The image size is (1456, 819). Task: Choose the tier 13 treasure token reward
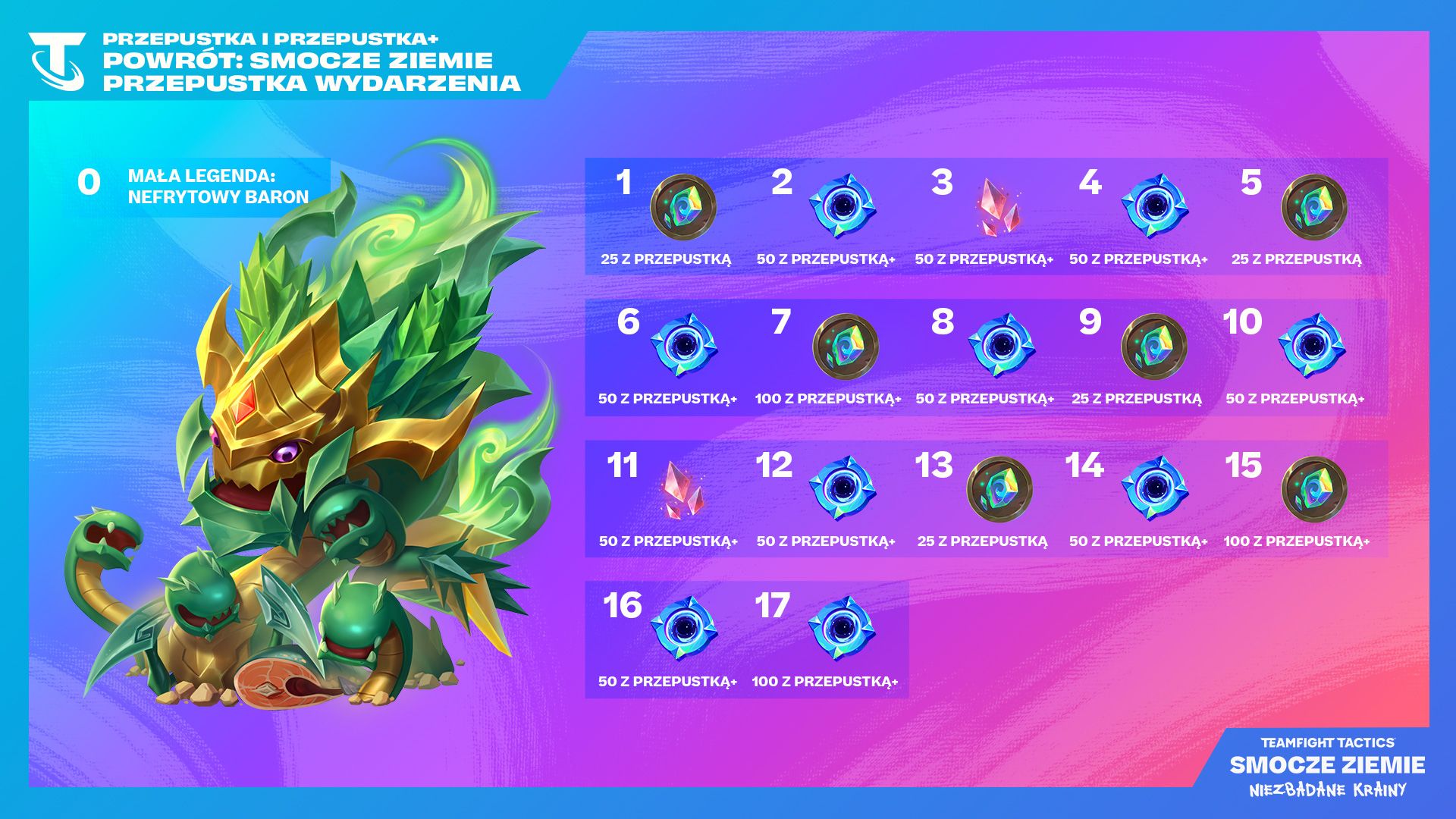pyautogui.click(x=999, y=489)
